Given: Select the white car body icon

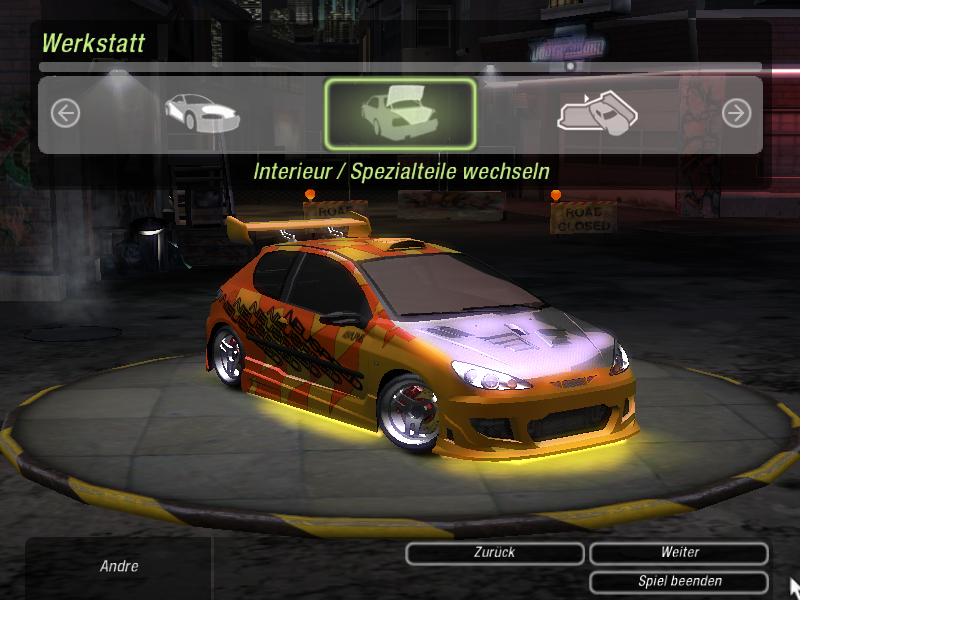Looking at the screenshot, I should 202,114.
